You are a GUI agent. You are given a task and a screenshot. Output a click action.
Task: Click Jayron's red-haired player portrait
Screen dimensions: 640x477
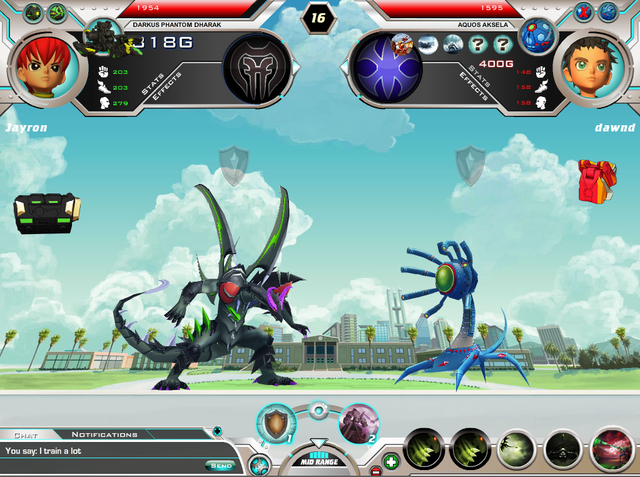pyautogui.click(x=43, y=65)
